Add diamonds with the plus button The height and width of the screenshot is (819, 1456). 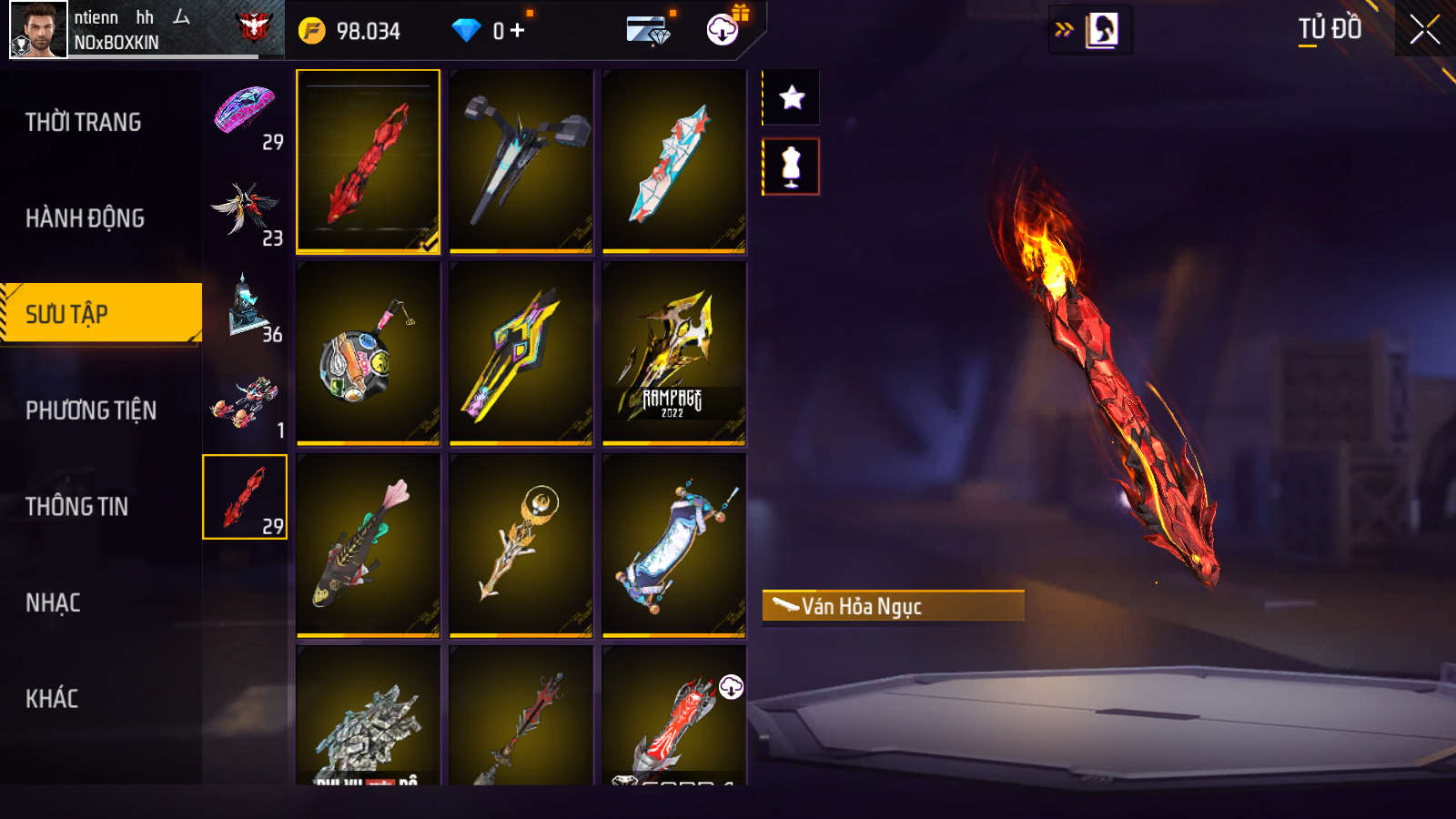point(517,31)
